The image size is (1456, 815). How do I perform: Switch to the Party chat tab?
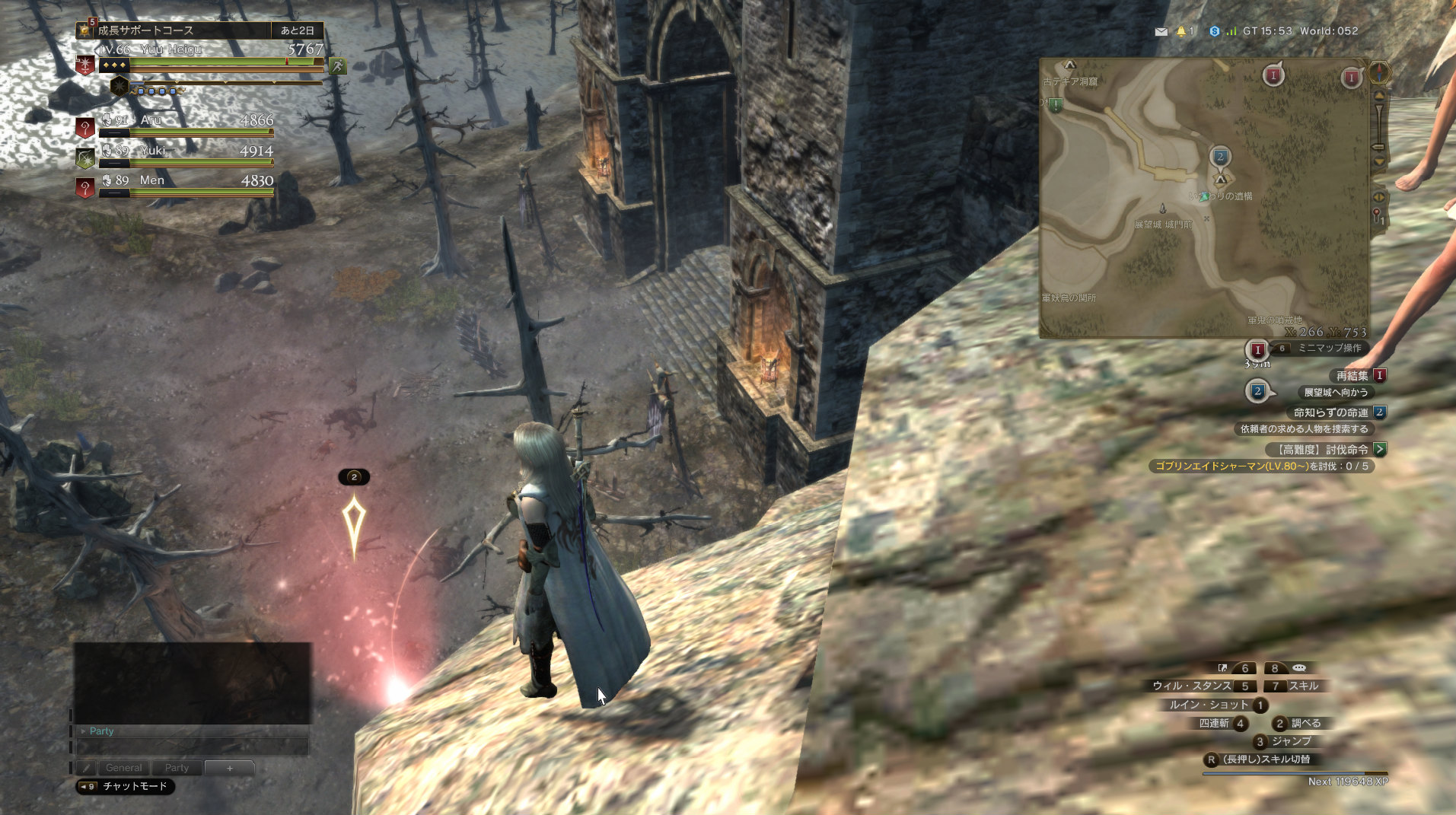coord(177,768)
